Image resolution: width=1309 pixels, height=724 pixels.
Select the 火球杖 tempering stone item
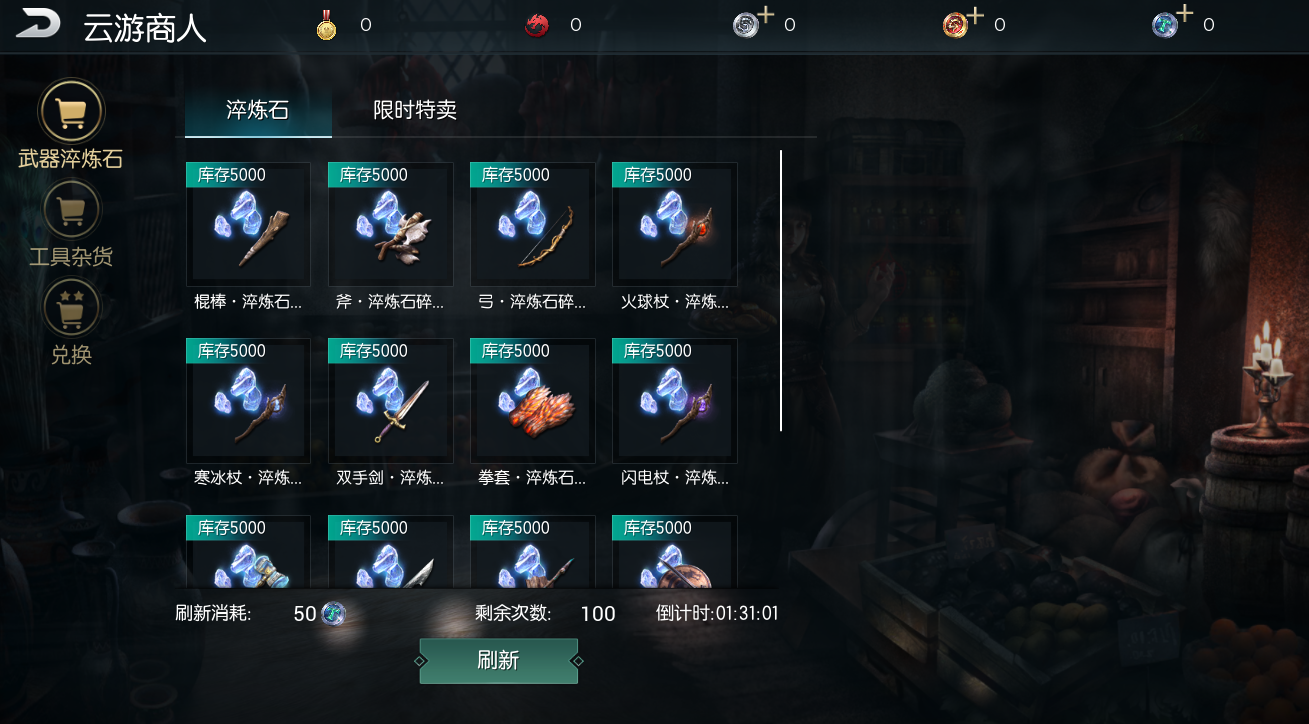point(674,225)
